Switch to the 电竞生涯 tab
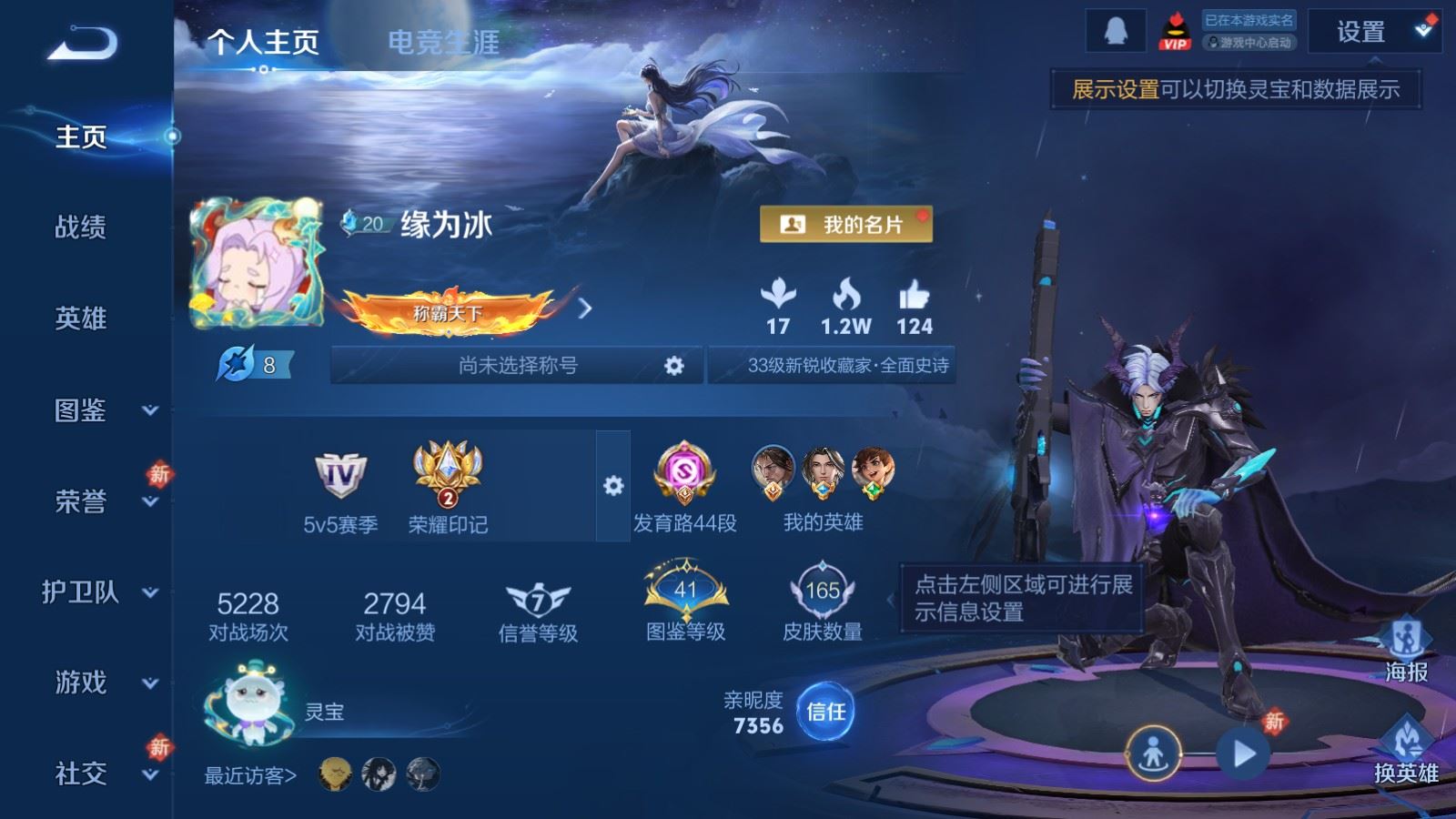This screenshot has width=1456, height=819. point(443,42)
